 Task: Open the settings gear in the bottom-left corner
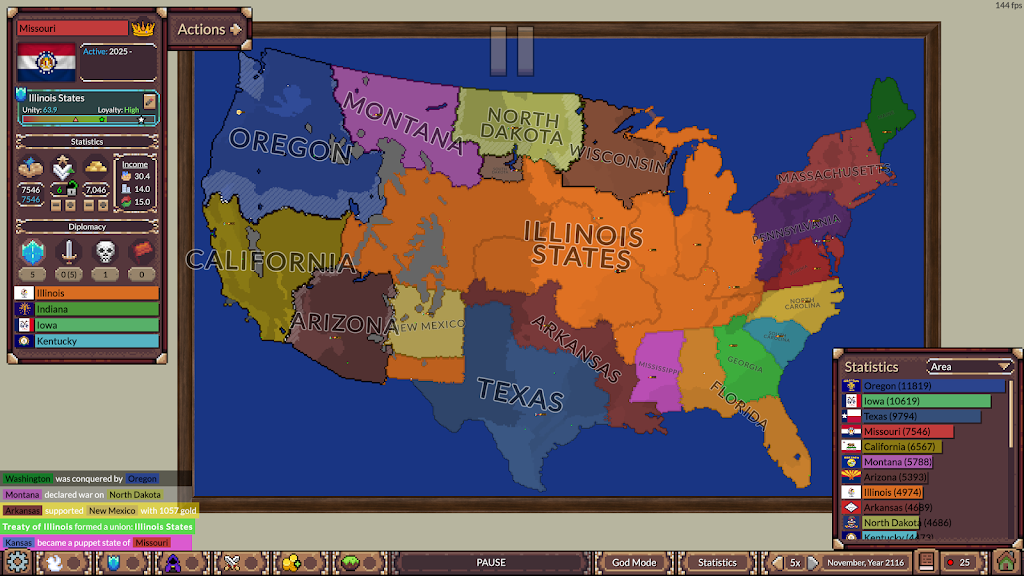point(17,562)
